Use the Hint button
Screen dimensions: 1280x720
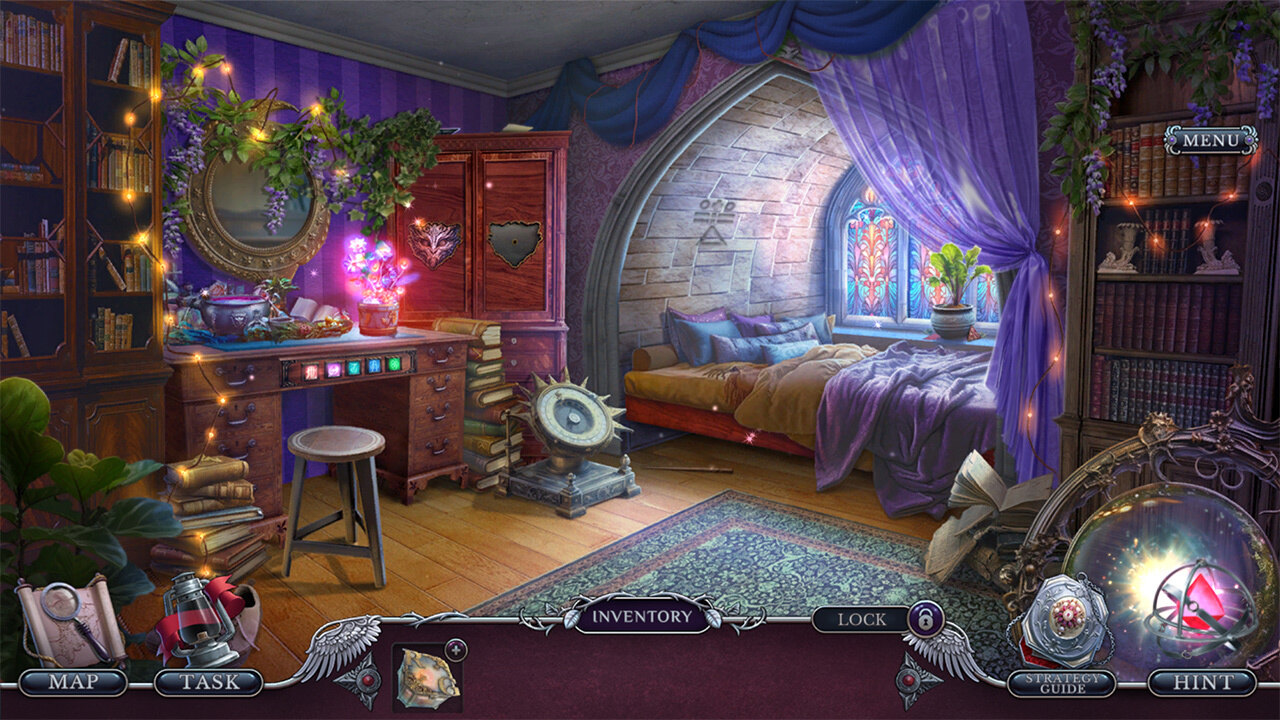coord(1201,683)
